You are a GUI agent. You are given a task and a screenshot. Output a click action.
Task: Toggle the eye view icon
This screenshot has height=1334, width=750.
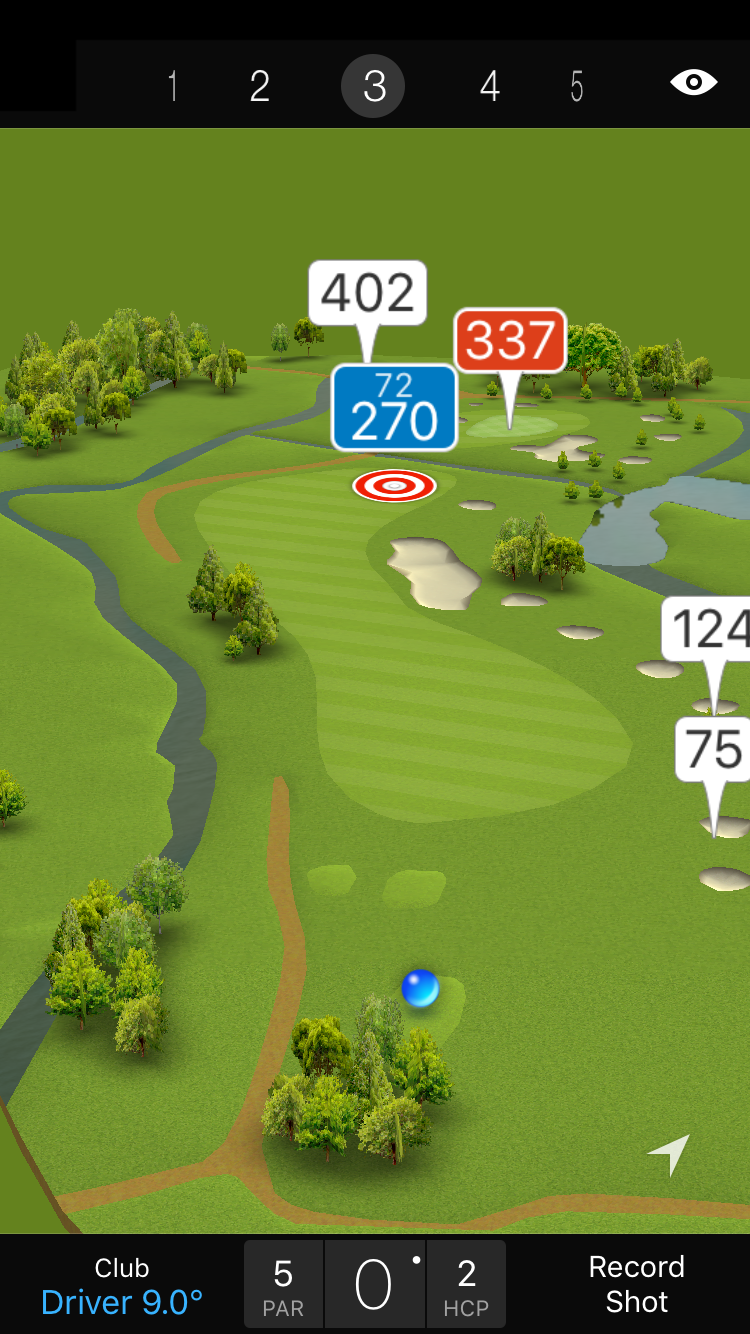(x=693, y=82)
